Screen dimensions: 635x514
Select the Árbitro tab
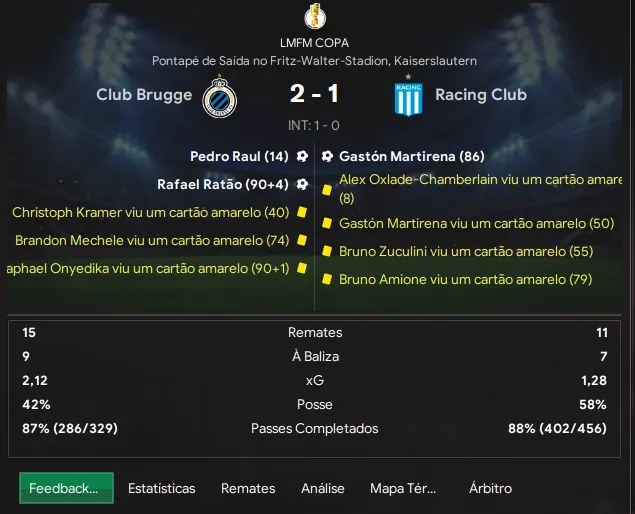click(490, 488)
